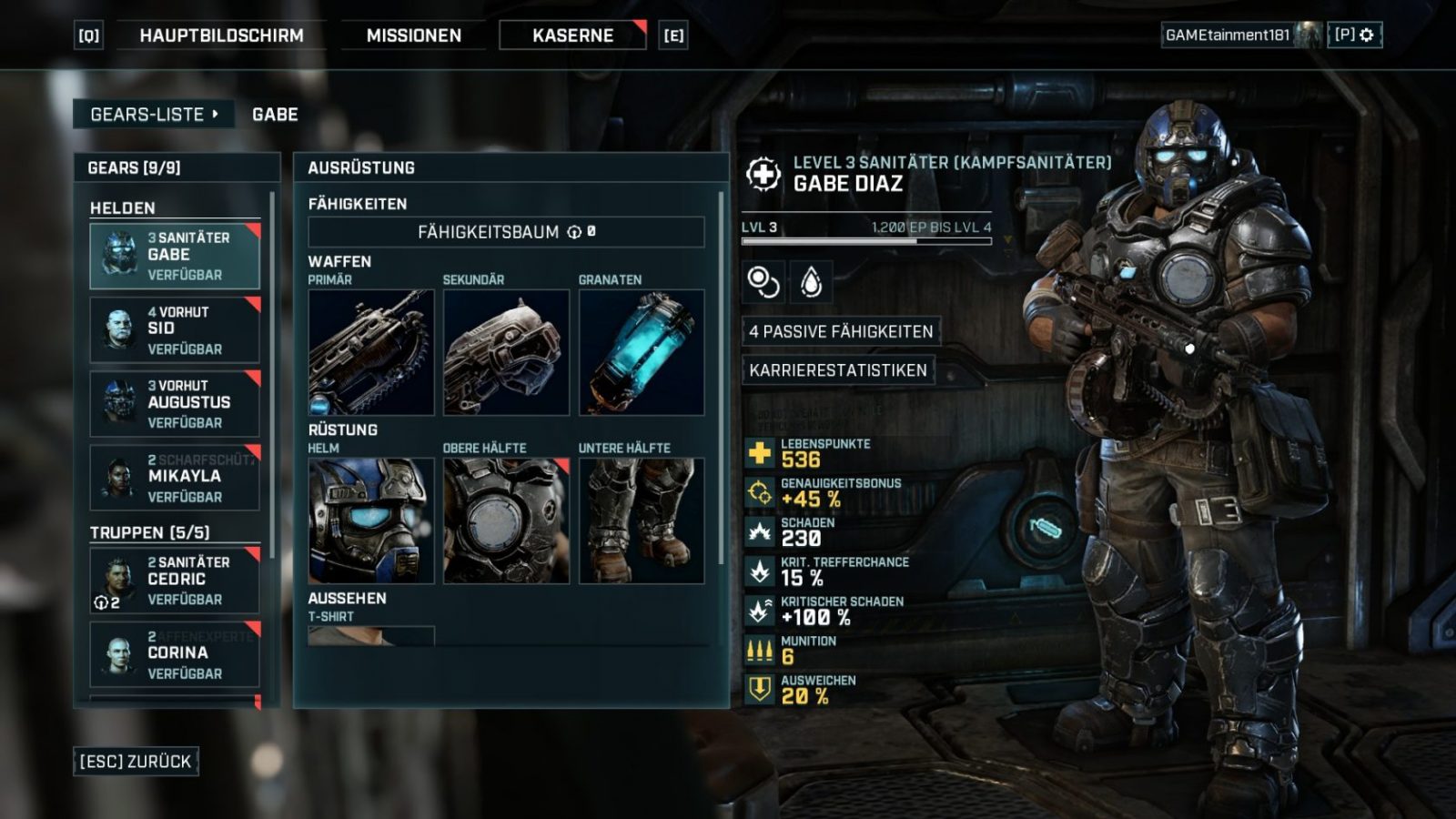1456x819 pixels.
Task: Select the blue grenade slot
Action: coord(642,352)
